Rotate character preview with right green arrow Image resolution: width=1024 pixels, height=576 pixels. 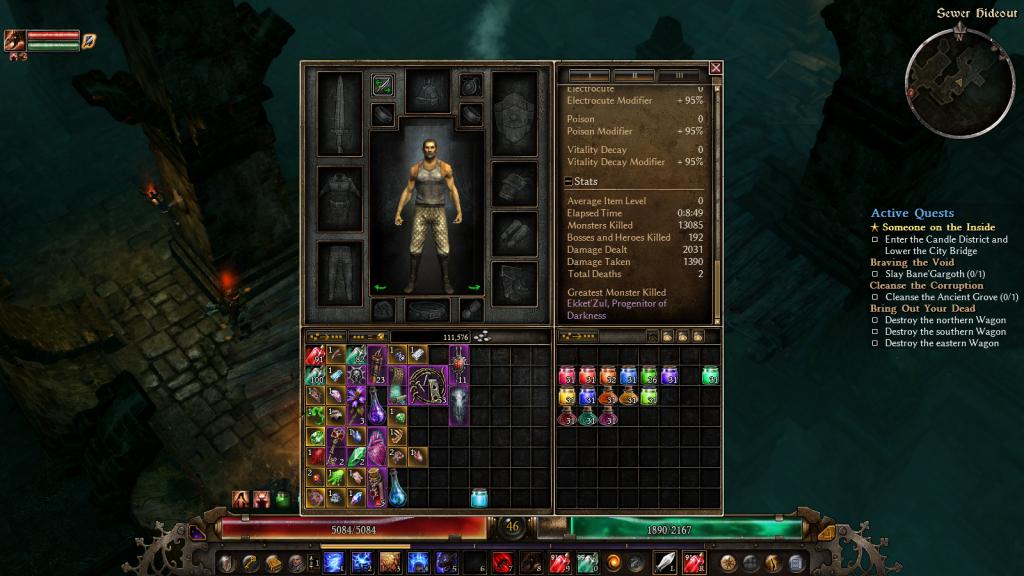pos(474,287)
